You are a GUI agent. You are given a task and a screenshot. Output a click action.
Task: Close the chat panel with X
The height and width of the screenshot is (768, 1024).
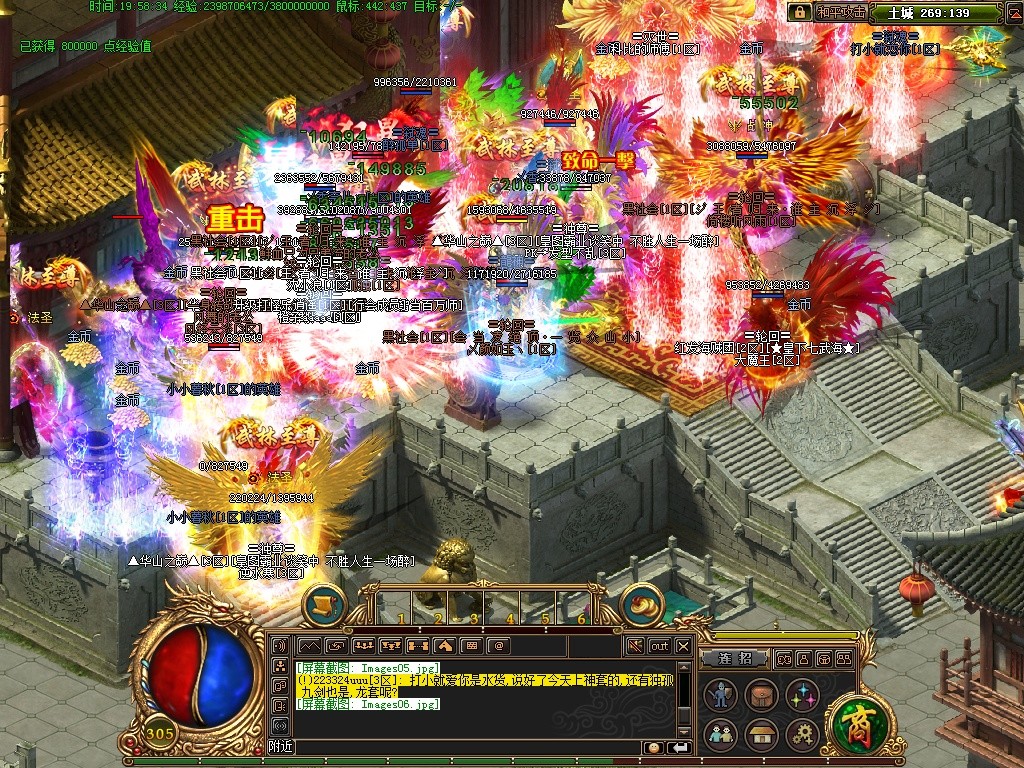683,646
